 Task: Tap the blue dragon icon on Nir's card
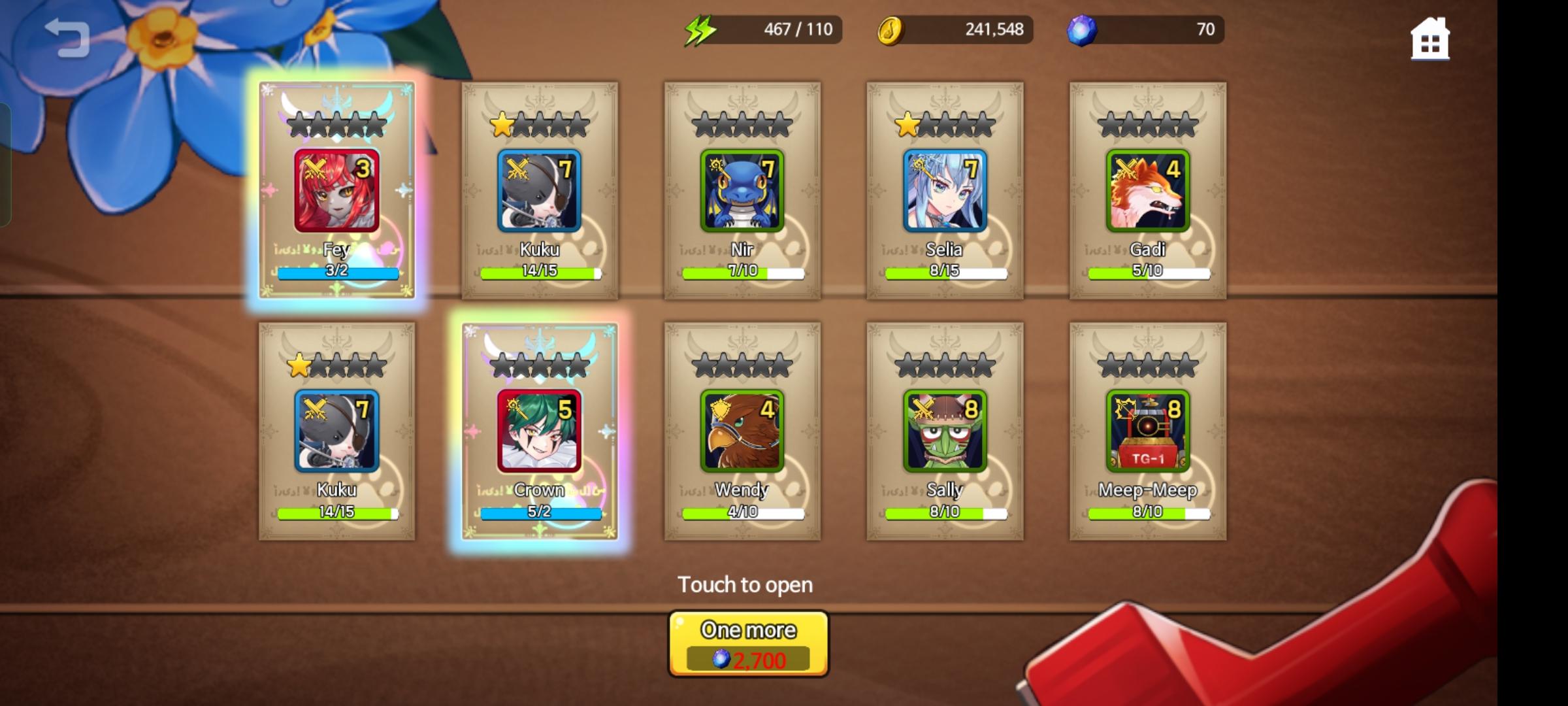click(743, 190)
